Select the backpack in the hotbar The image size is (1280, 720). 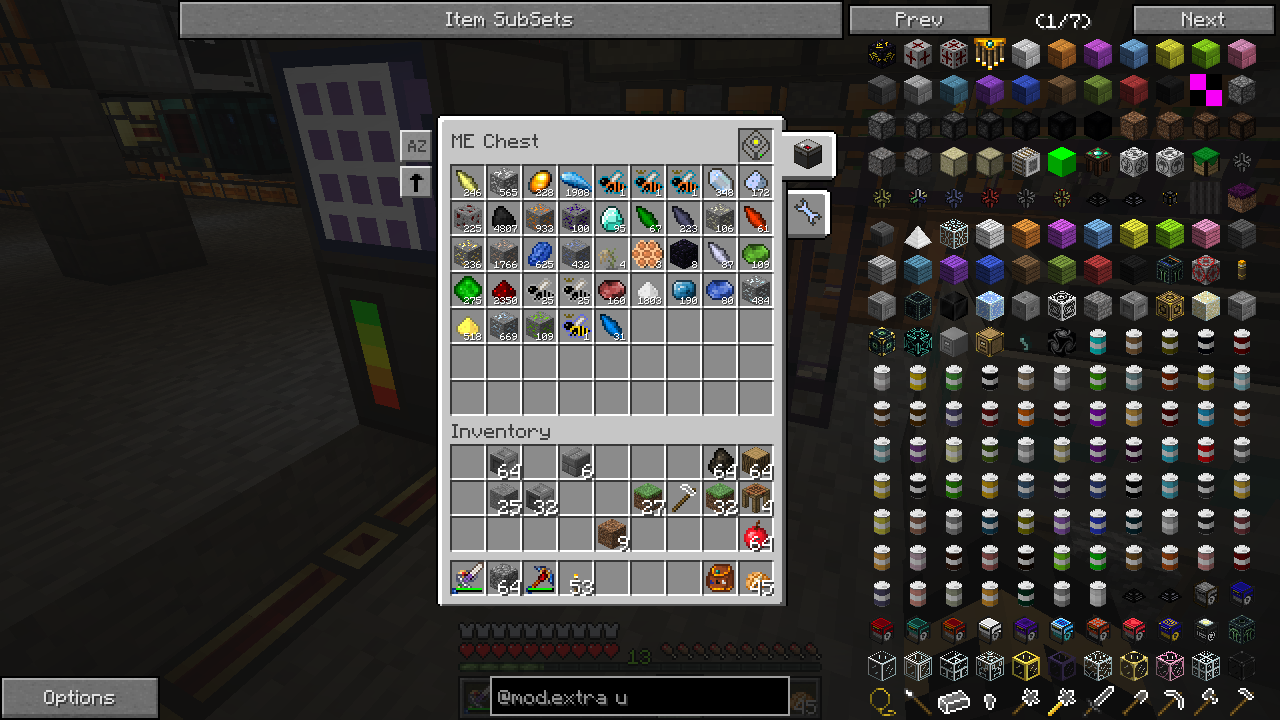(x=720, y=579)
